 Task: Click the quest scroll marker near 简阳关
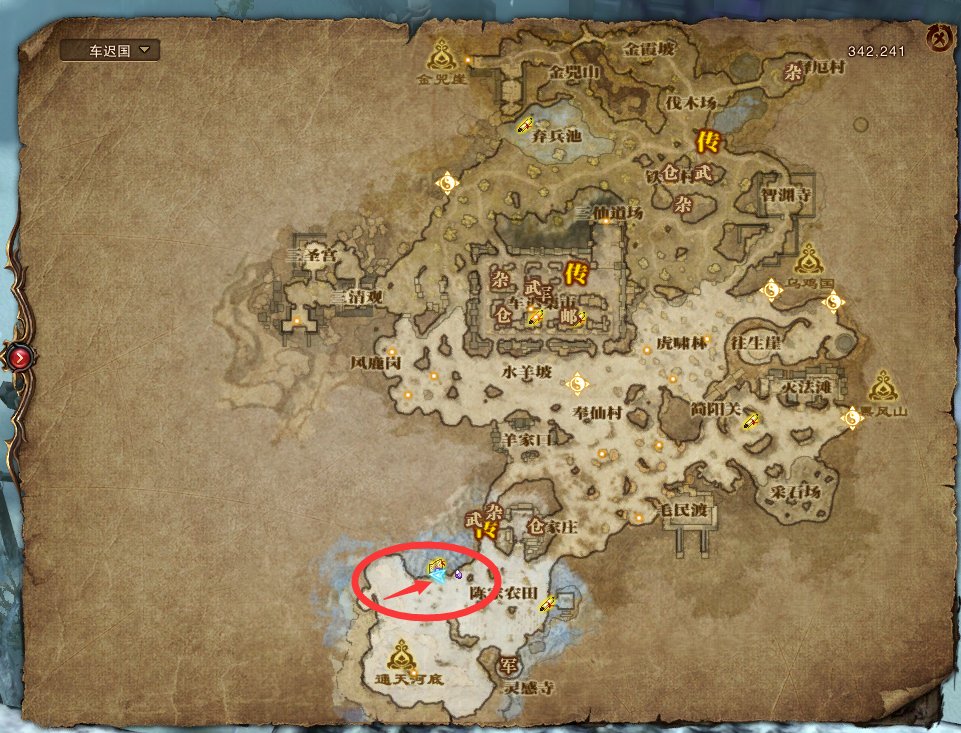tap(750, 421)
